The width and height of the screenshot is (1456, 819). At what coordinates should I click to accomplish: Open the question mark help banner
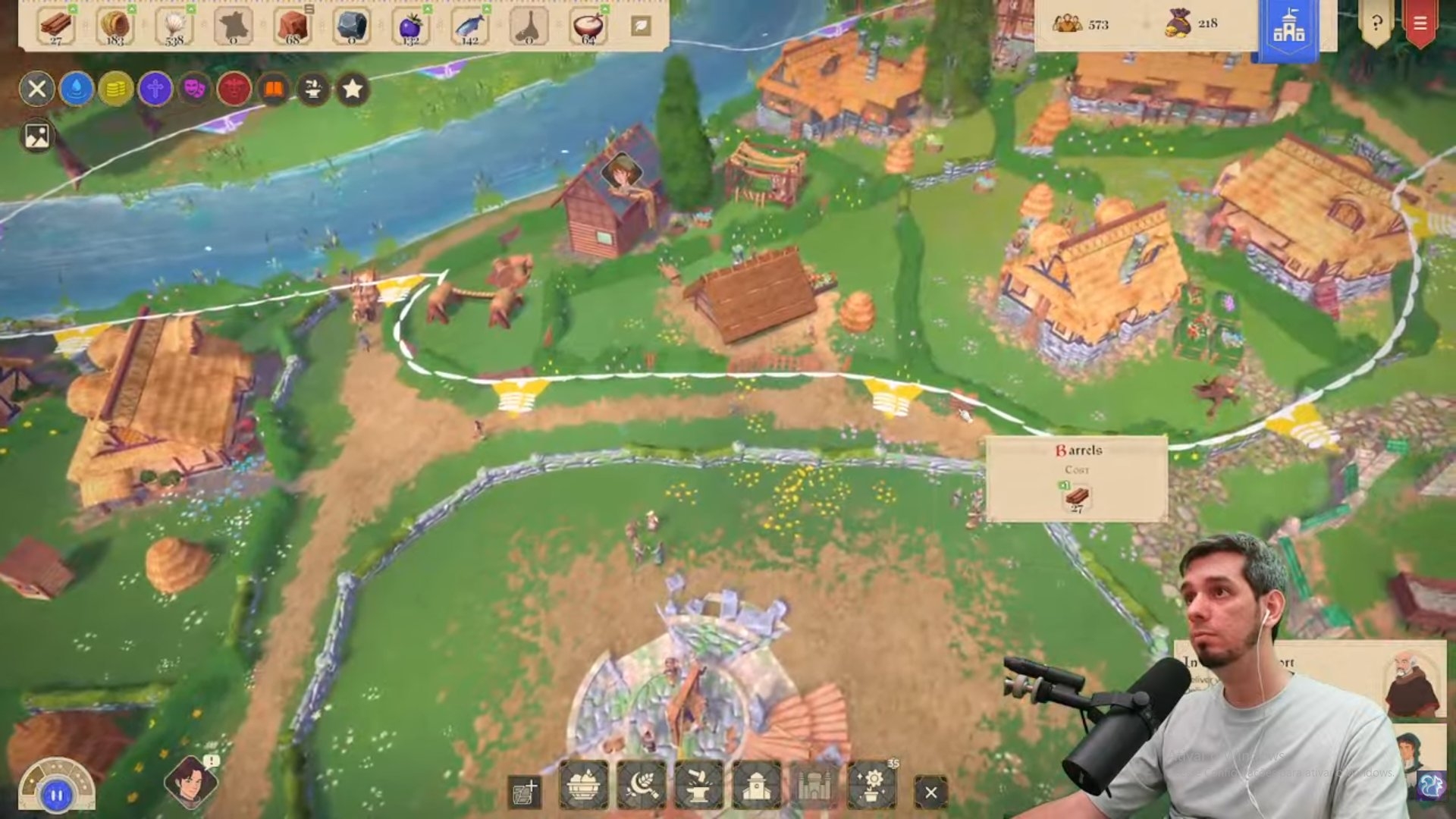tap(1376, 24)
